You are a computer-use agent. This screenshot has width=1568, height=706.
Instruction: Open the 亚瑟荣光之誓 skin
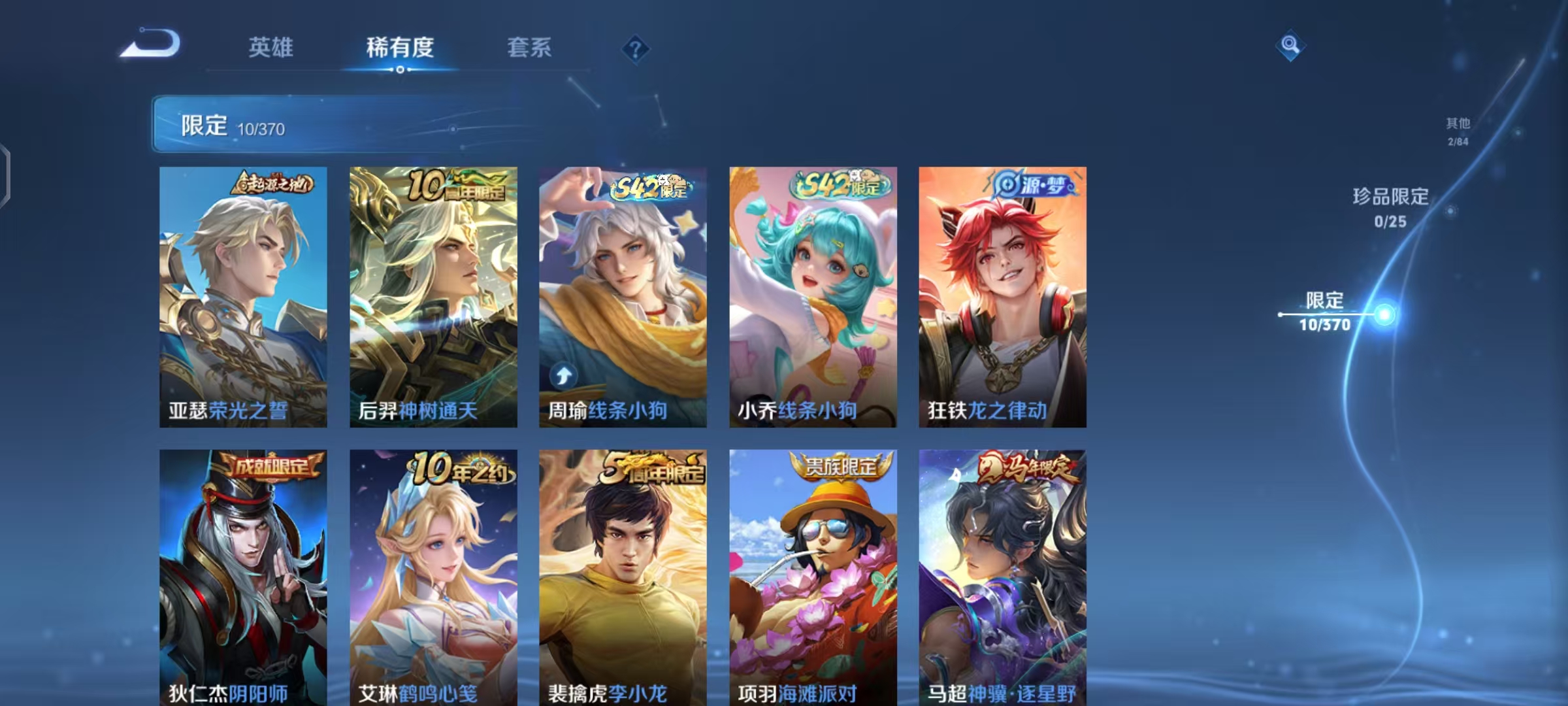pos(242,294)
